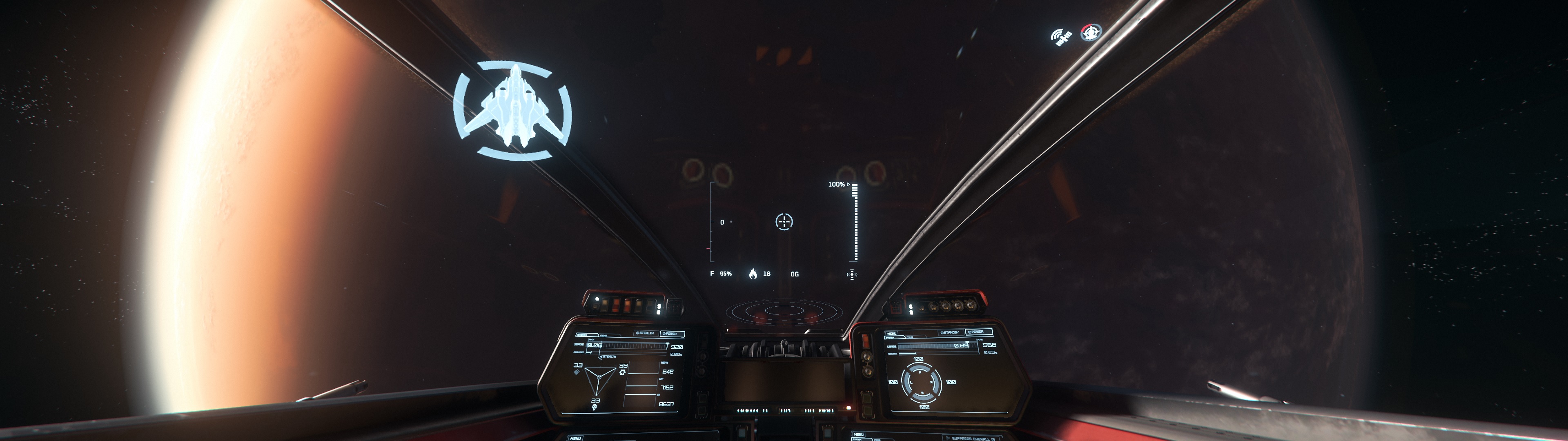
Task: Click the ship status ring icon with red arc
Action: 1091,32
